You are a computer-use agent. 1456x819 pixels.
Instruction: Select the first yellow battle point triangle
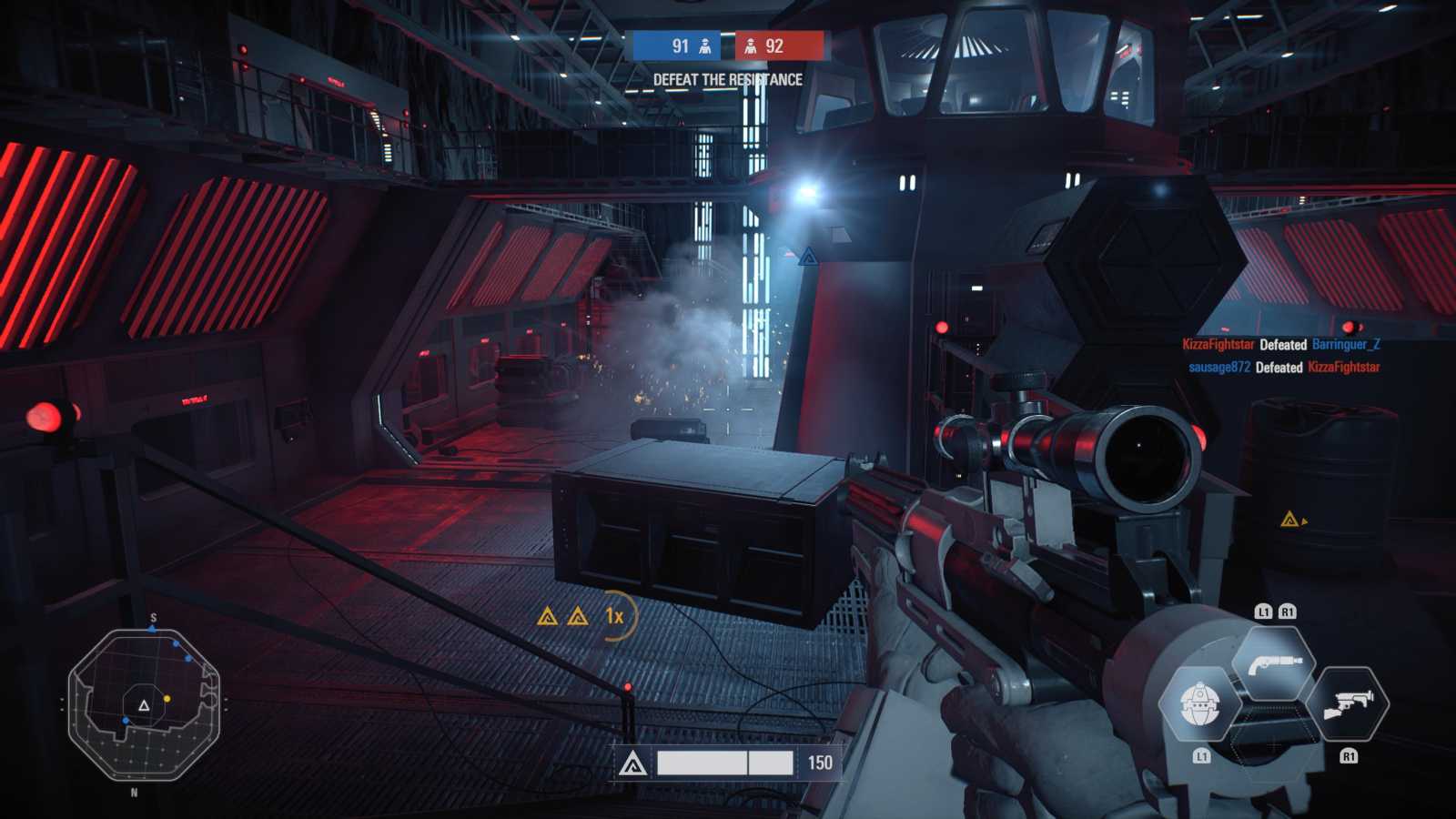546,616
